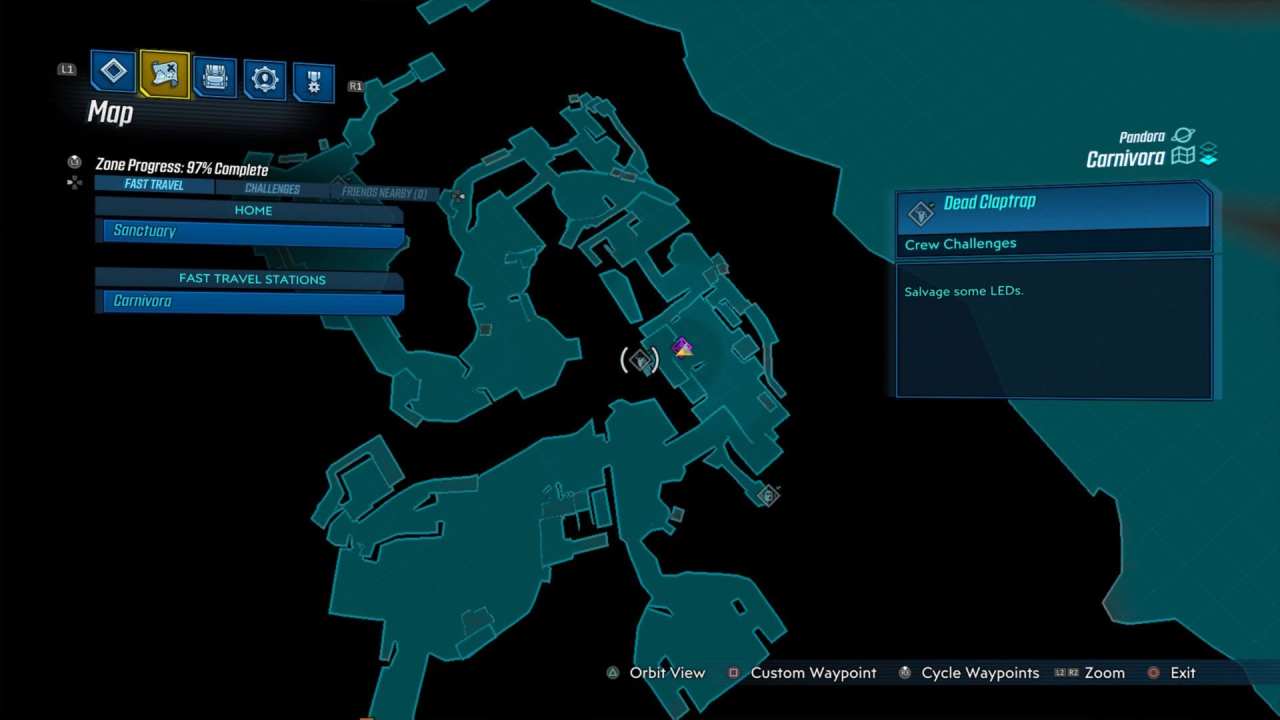Place a Custom Waypoint
The height and width of the screenshot is (720, 1280).
point(812,673)
